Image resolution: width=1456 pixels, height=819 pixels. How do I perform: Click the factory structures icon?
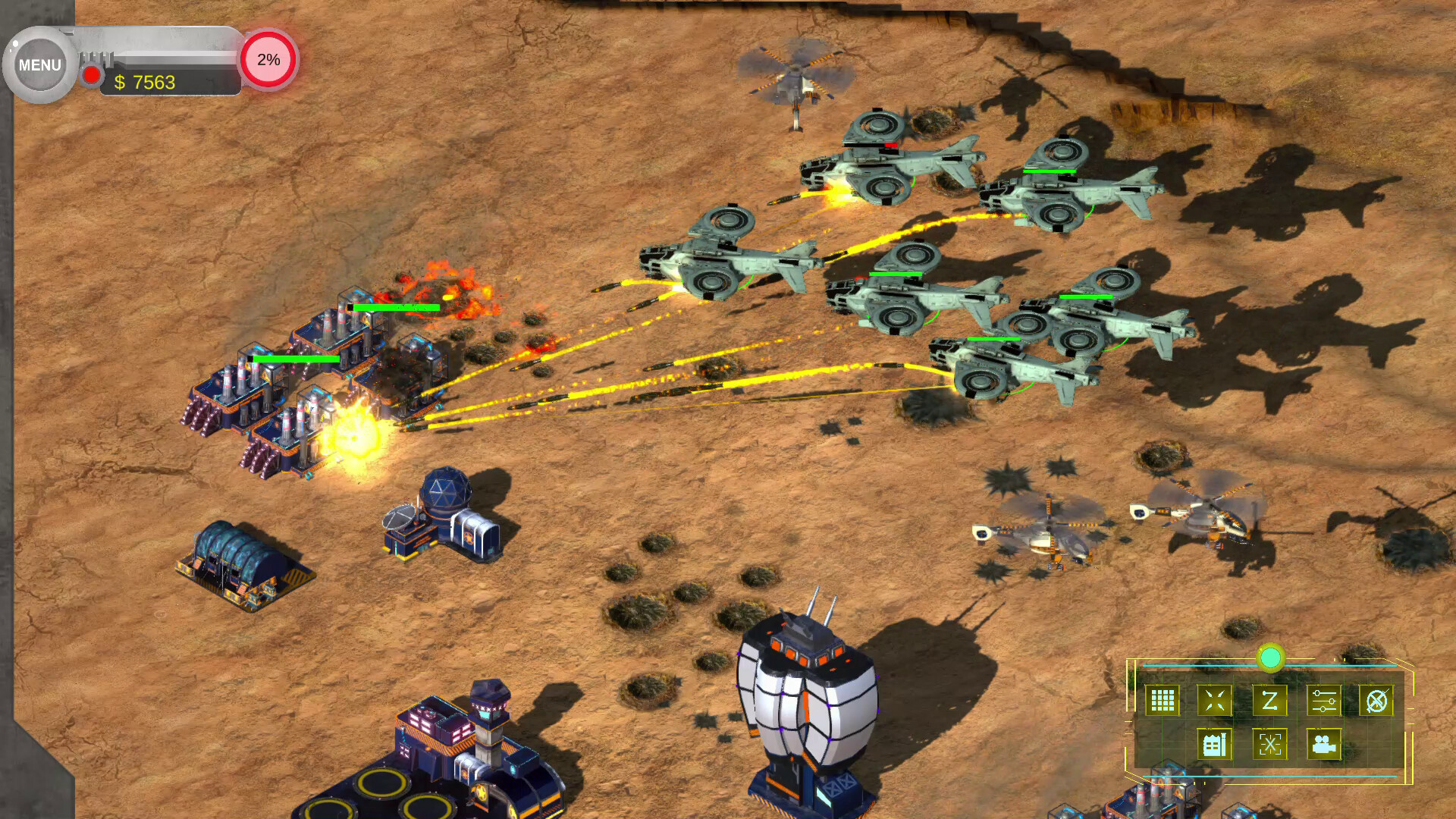[1214, 745]
